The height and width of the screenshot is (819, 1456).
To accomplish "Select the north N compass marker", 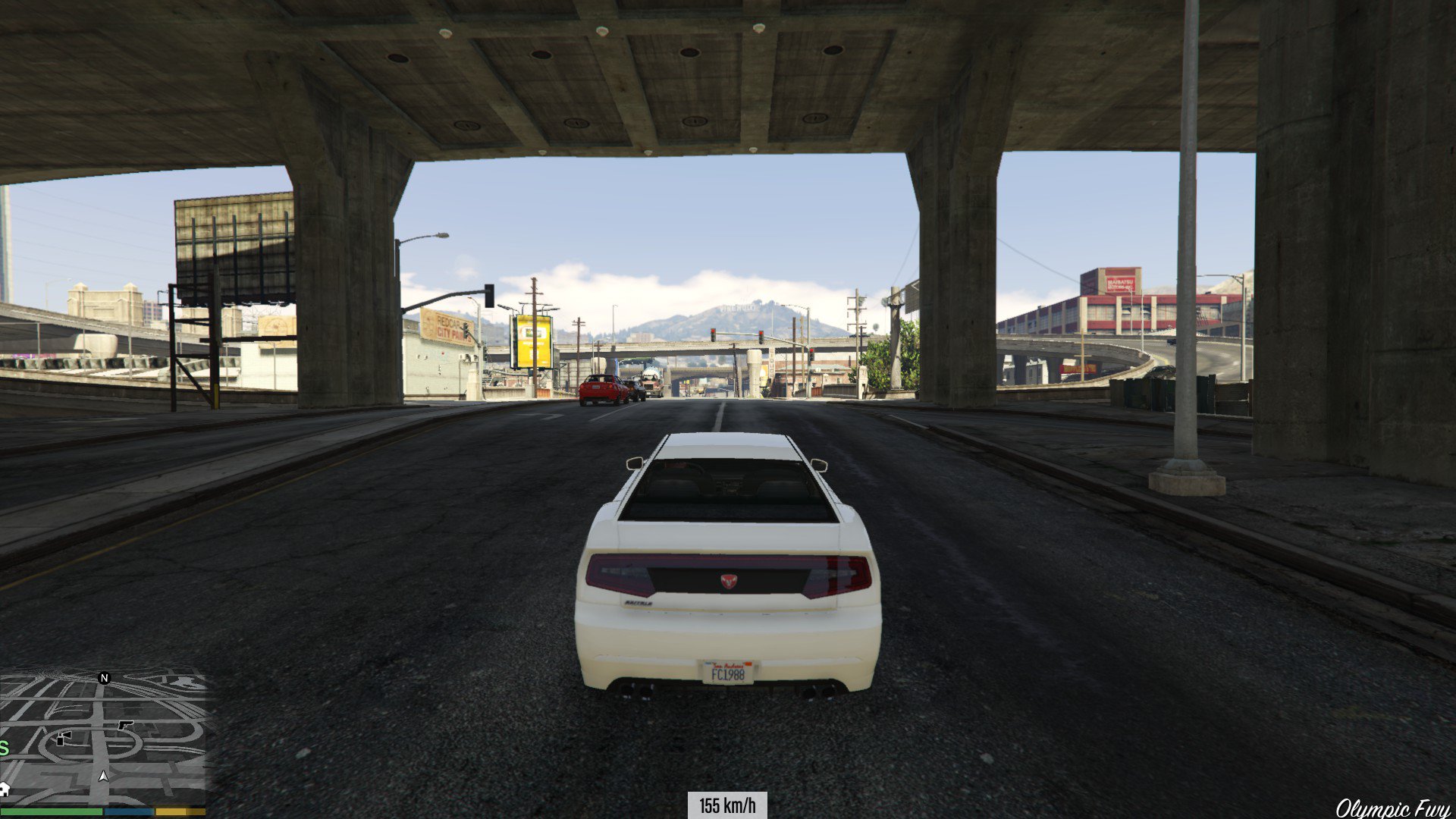I will click(105, 678).
